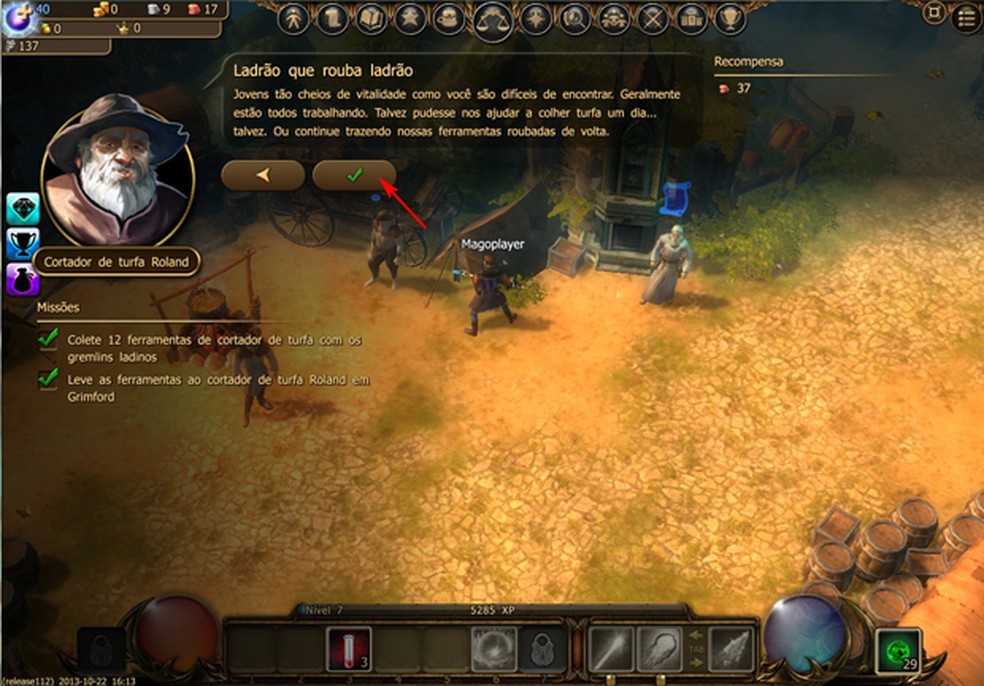The width and height of the screenshot is (984, 686).
Task: Activate the swirling portal skill slot
Action: [494, 649]
